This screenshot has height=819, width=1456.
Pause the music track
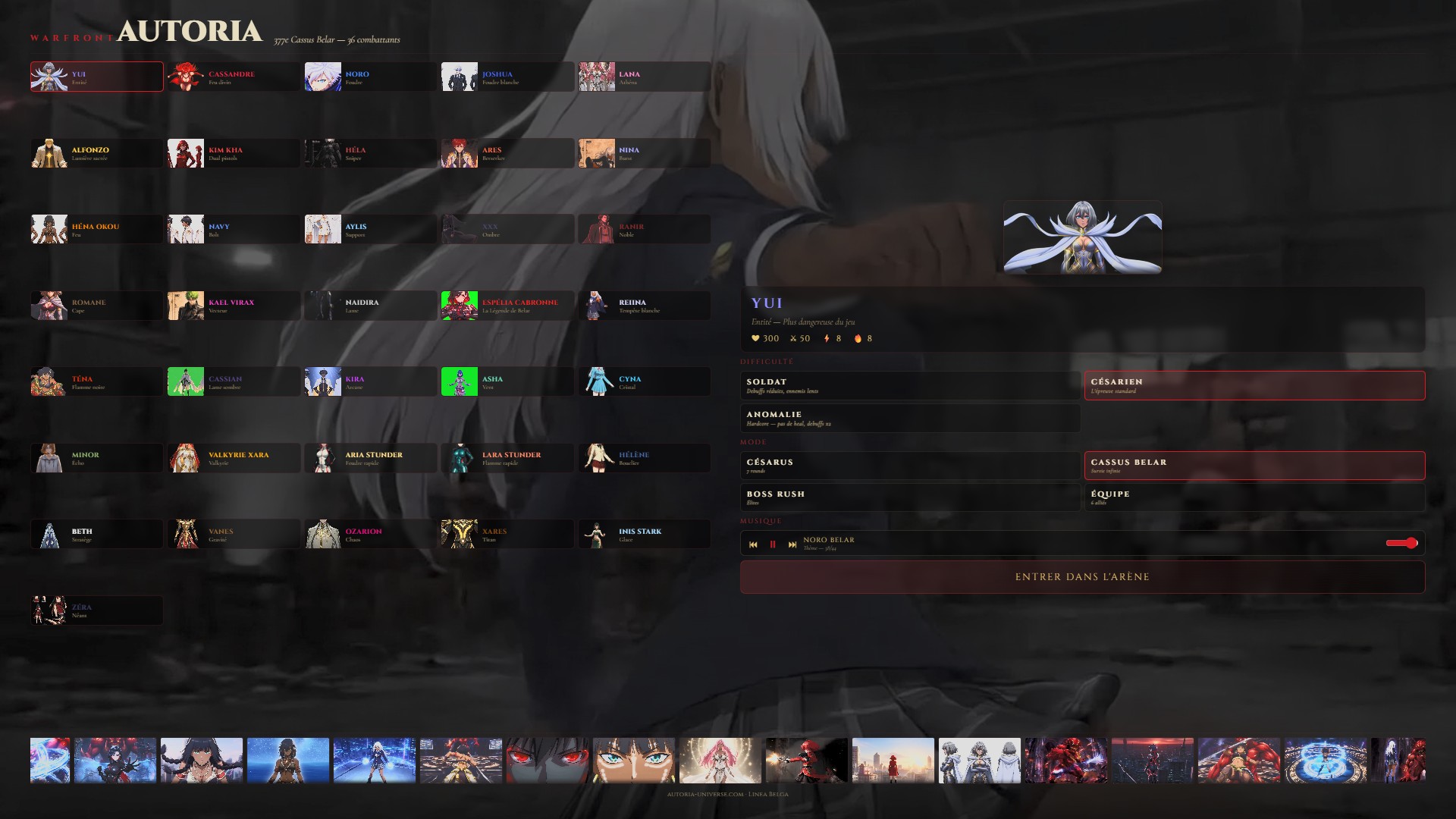[x=773, y=544]
